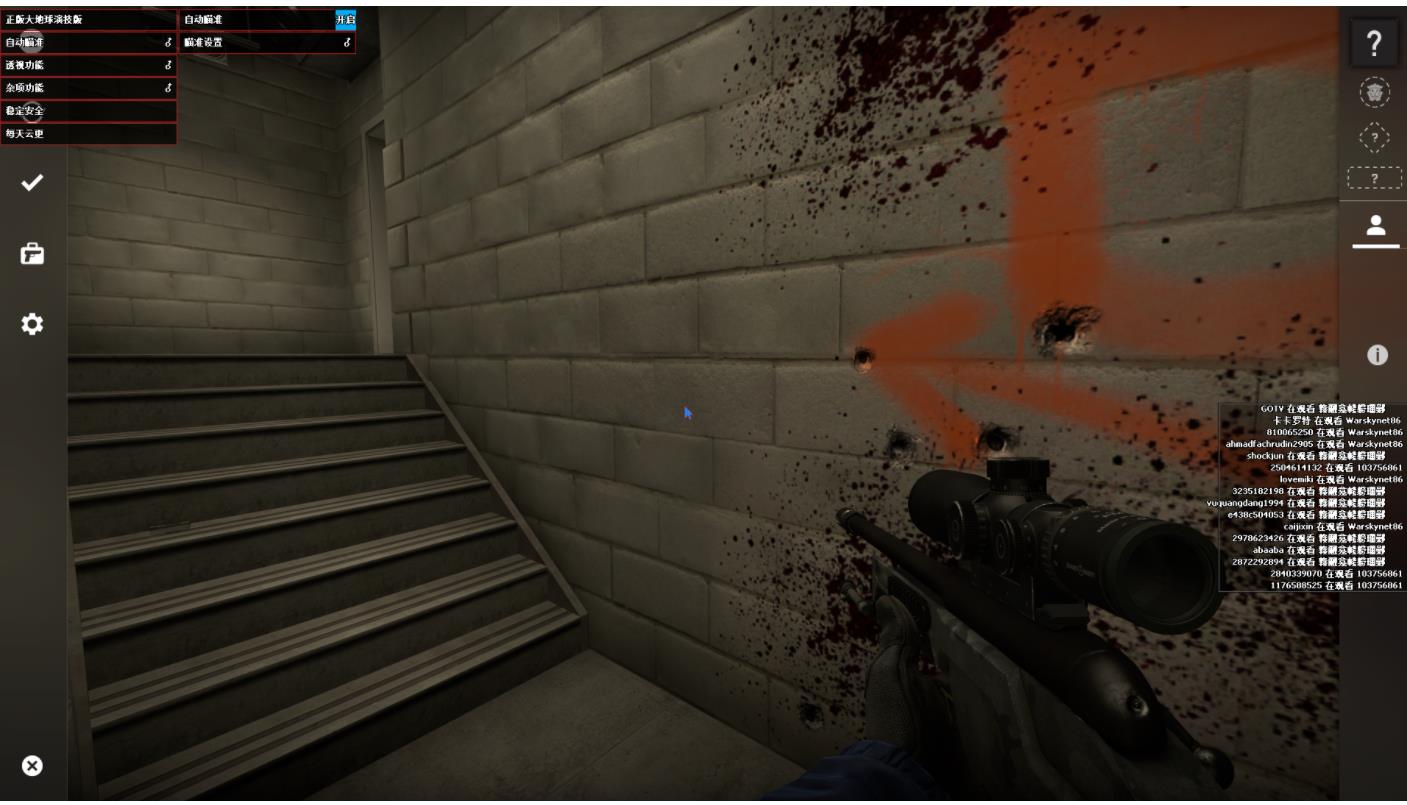Click the checkmark icon in the left sidebar
This screenshot has width=1407, height=805.
(33, 183)
